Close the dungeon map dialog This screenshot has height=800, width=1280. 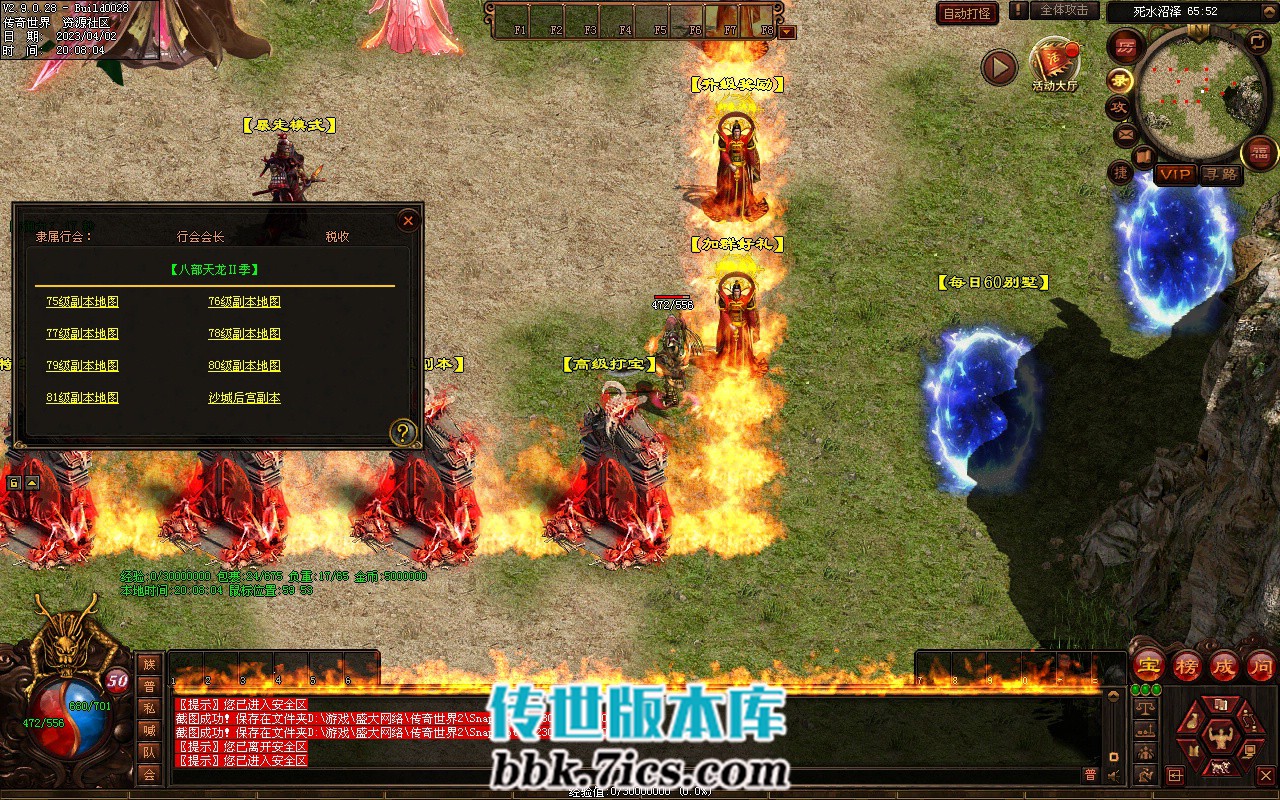[x=407, y=221]
